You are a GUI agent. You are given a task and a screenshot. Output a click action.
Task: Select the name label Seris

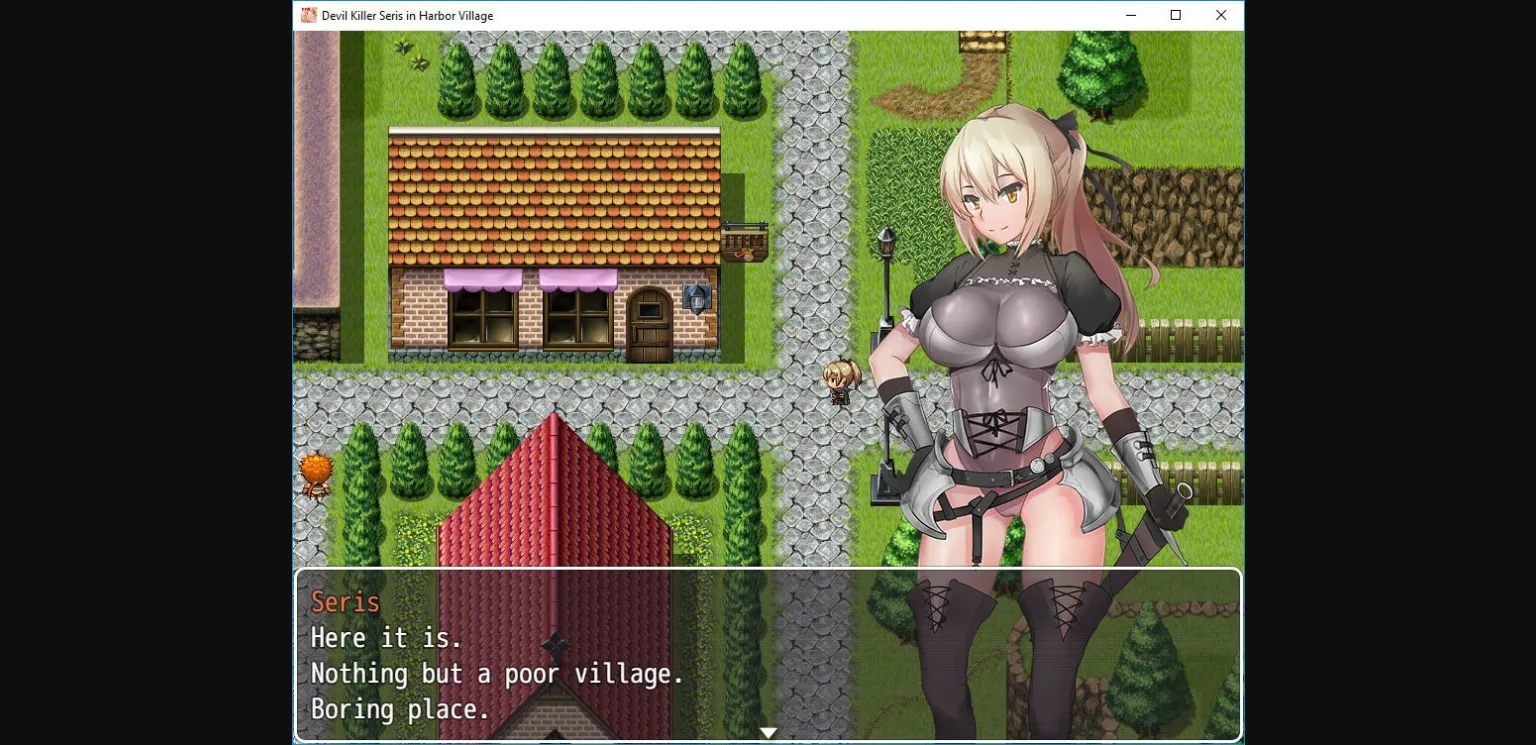pyautogui.click(x=344, y=601)
